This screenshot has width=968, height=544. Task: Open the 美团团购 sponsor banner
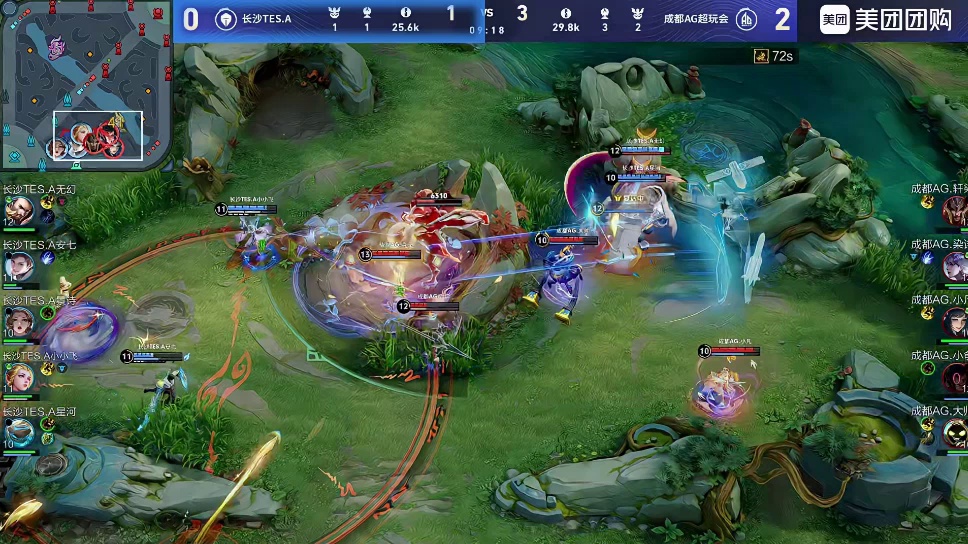tap(885, 20)
